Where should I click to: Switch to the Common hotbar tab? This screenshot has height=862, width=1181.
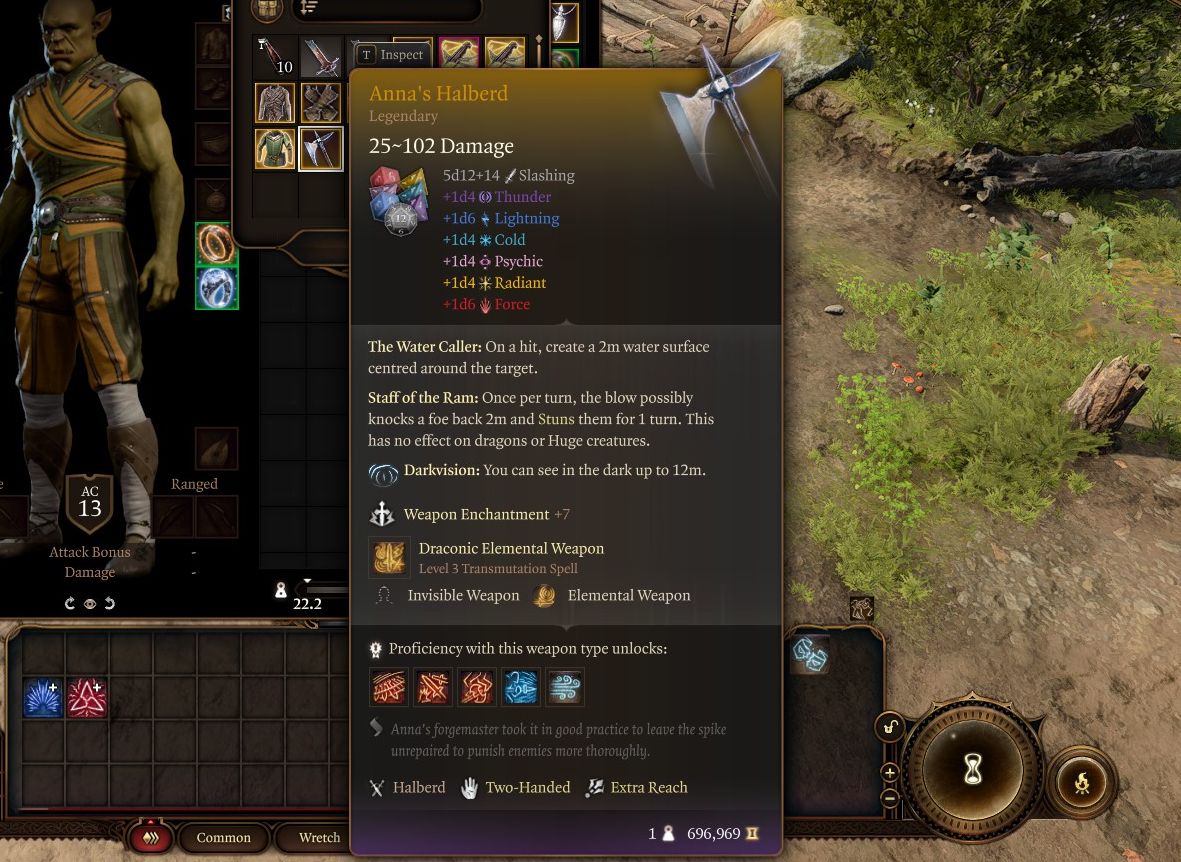coord(223,837)
